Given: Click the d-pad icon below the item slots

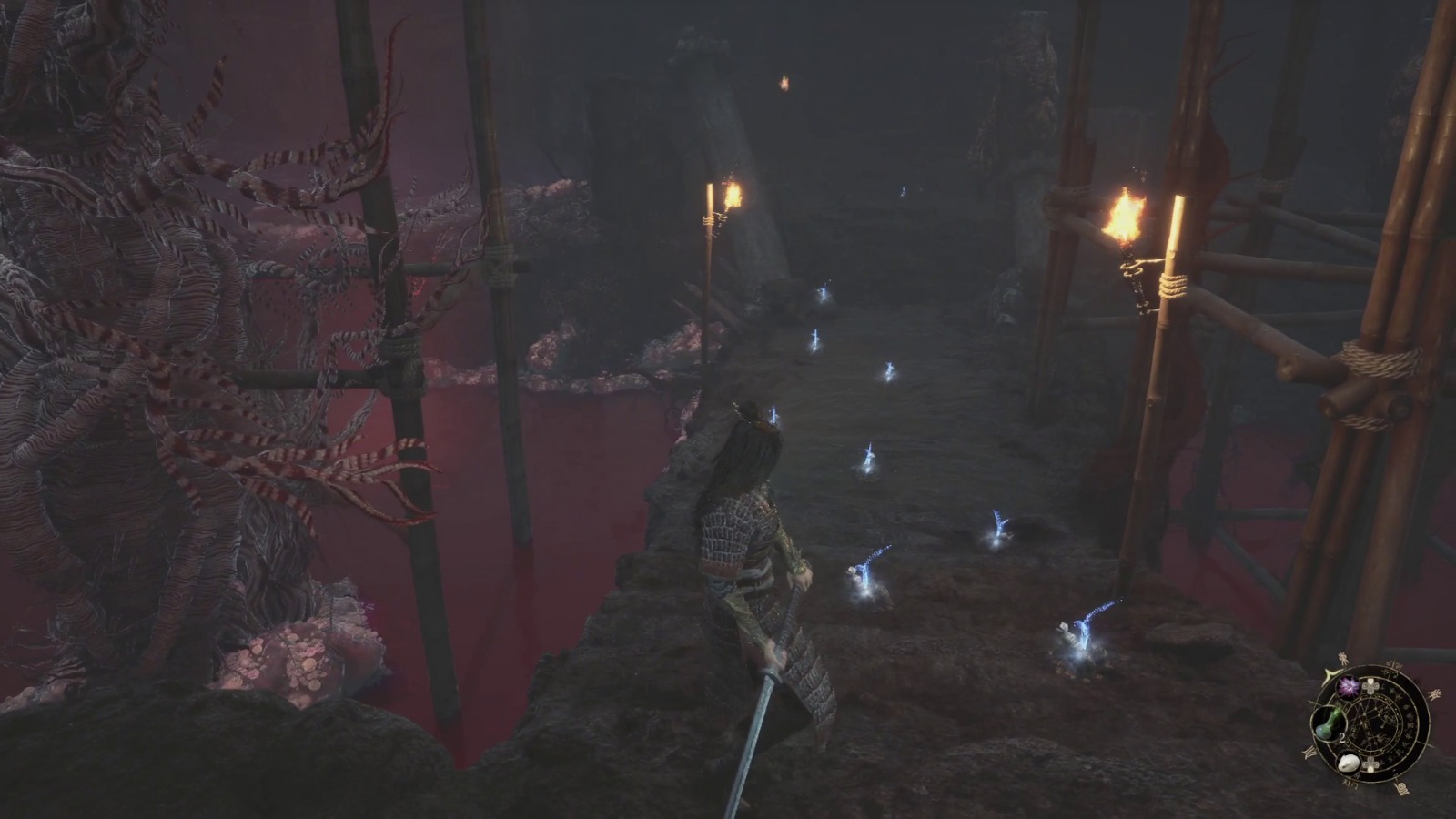Looking at the screenshot, I should click(x=1370, y=763).
